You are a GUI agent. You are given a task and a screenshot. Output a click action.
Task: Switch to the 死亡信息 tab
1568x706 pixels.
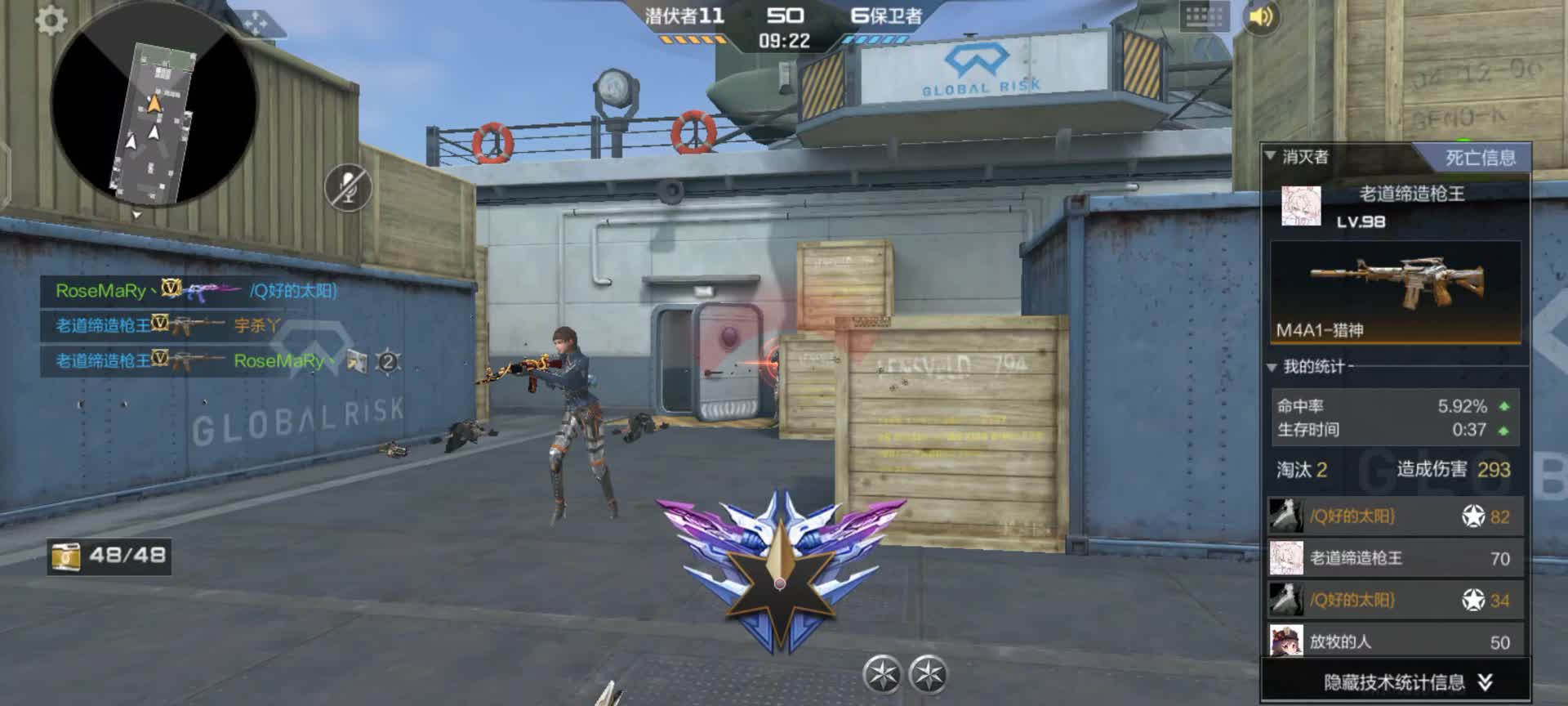[1479, 158]
